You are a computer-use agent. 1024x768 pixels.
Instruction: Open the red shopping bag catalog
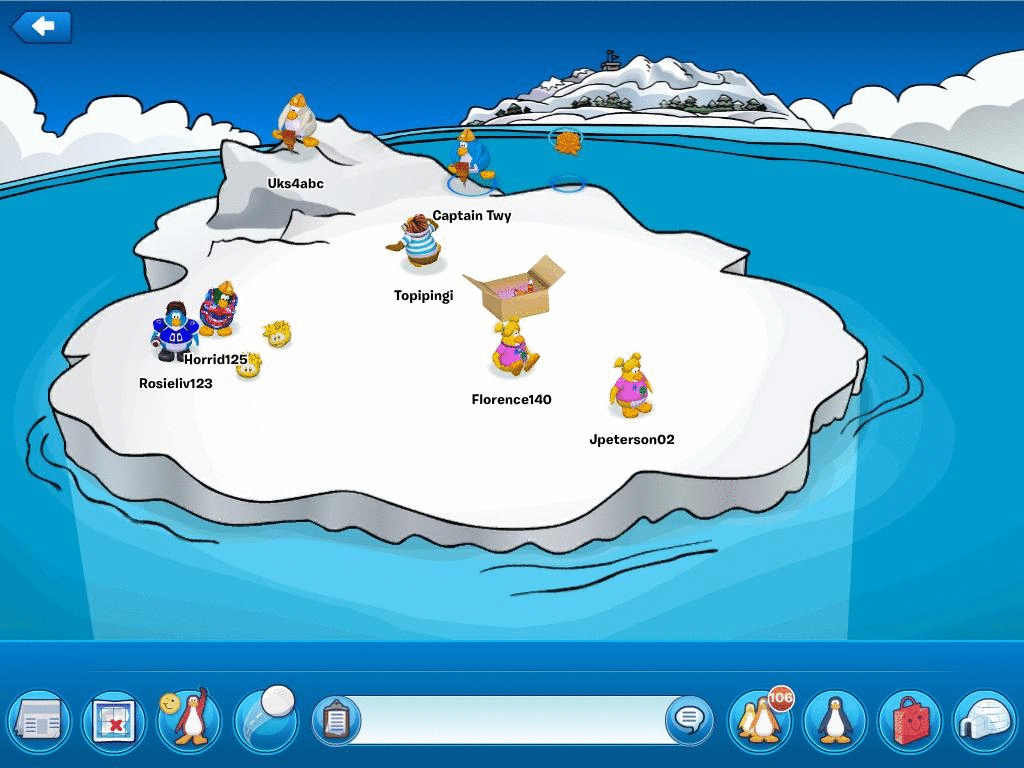point(910,719)
